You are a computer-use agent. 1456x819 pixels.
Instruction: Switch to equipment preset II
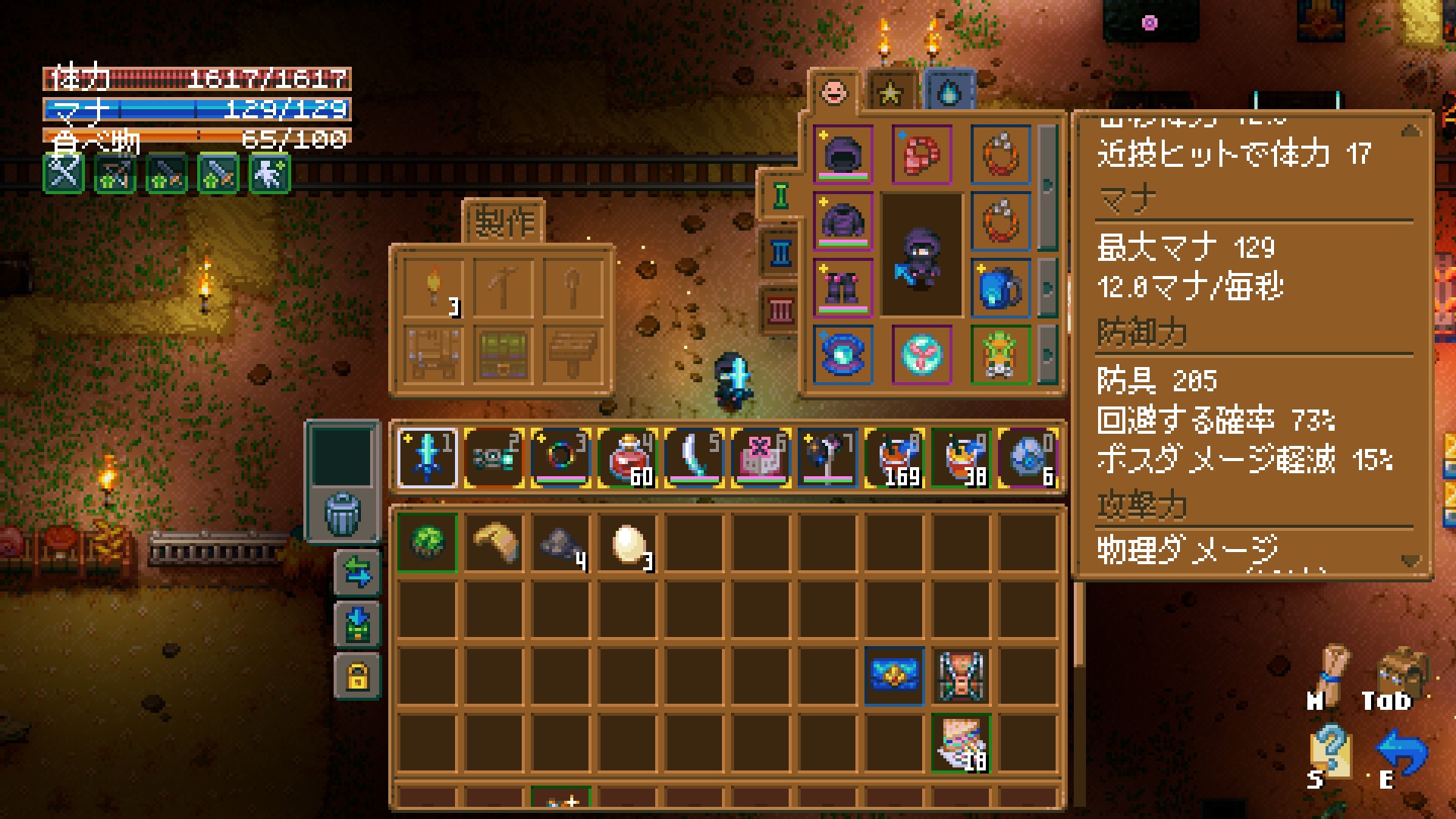point(780,253)
